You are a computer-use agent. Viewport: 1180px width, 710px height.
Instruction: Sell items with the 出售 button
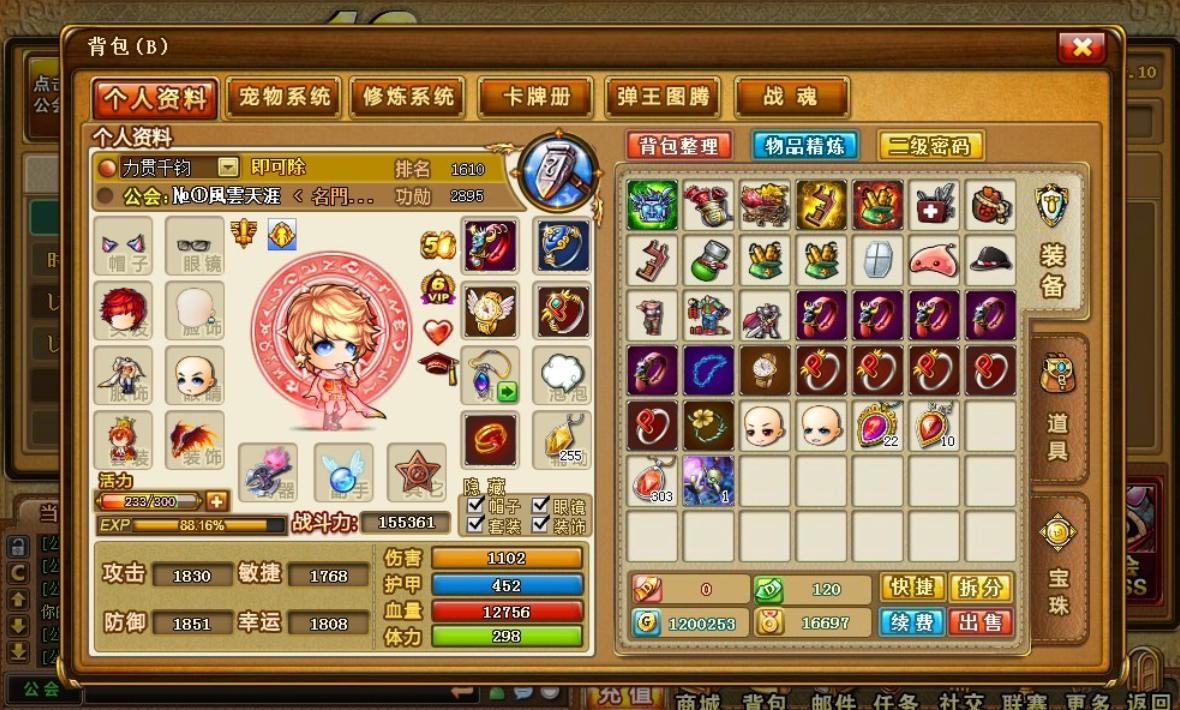point(980,622)
